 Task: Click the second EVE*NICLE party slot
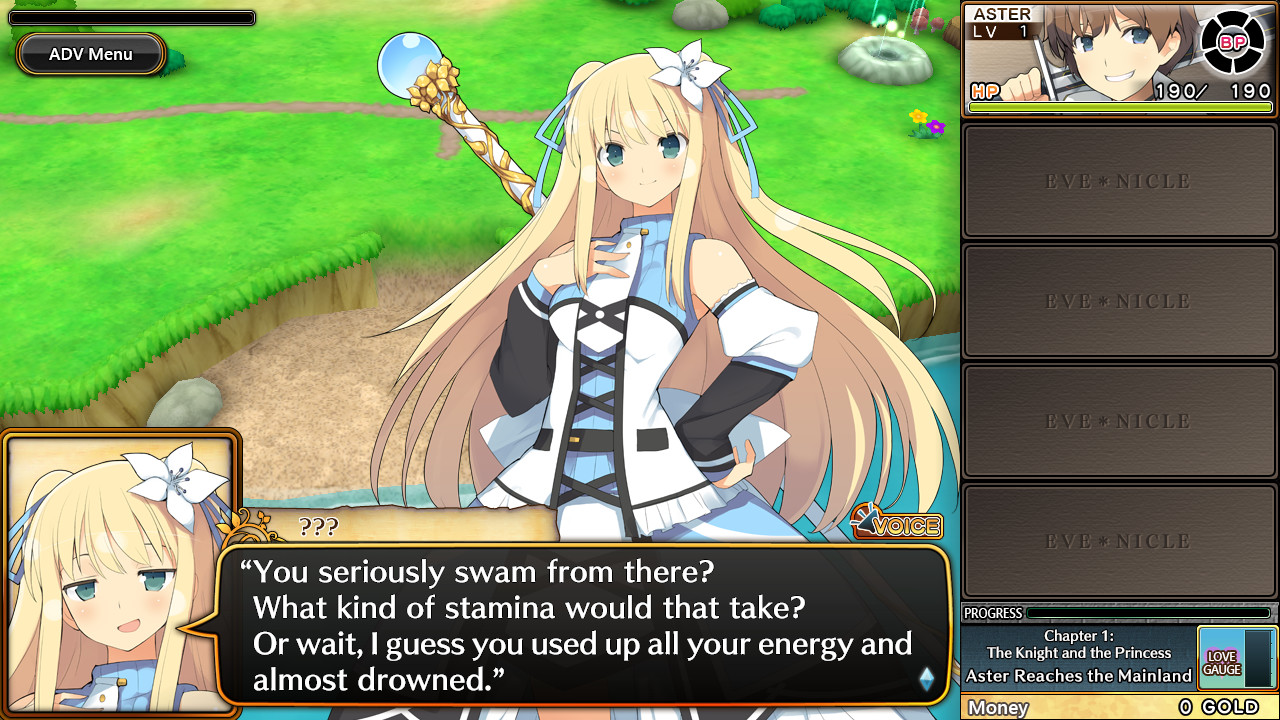point(1118,301)
